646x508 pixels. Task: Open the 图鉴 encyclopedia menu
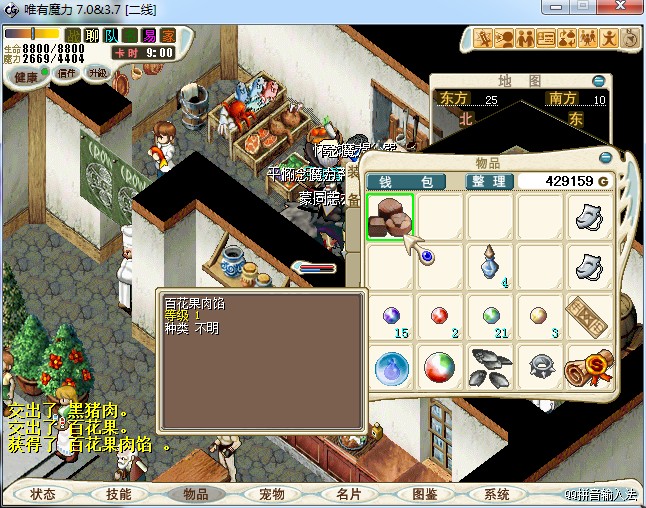424,494
